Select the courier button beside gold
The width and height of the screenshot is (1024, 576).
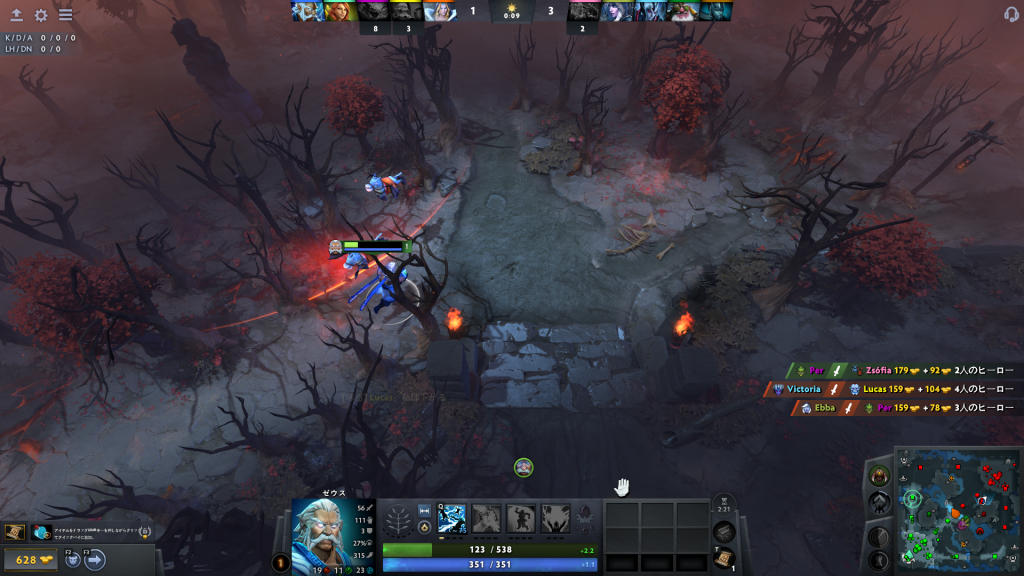(x=73, y=560)
